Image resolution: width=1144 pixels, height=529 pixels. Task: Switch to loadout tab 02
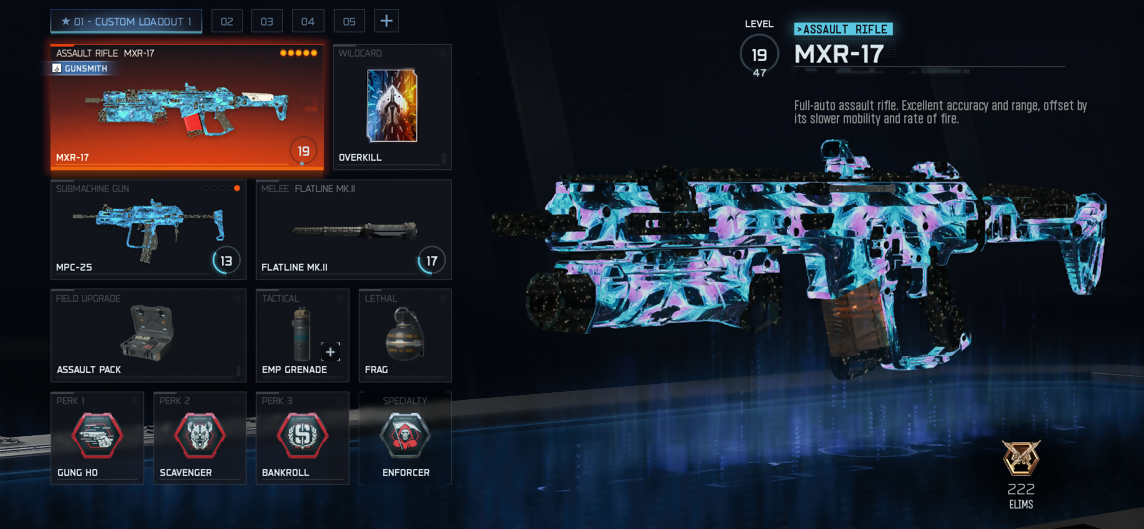(227, 21)
